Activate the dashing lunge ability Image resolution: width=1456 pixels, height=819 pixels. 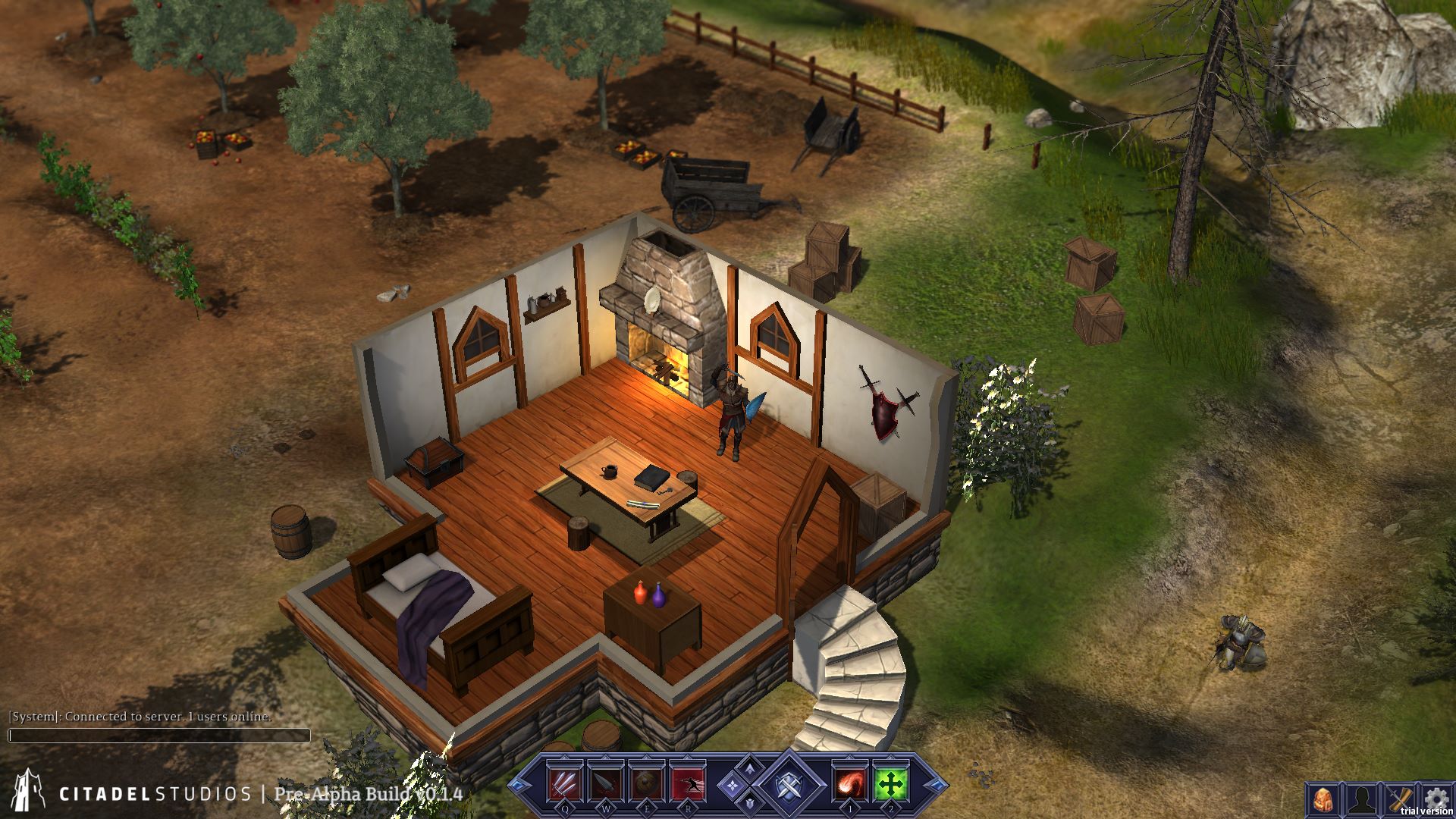(x=687, y=783)
